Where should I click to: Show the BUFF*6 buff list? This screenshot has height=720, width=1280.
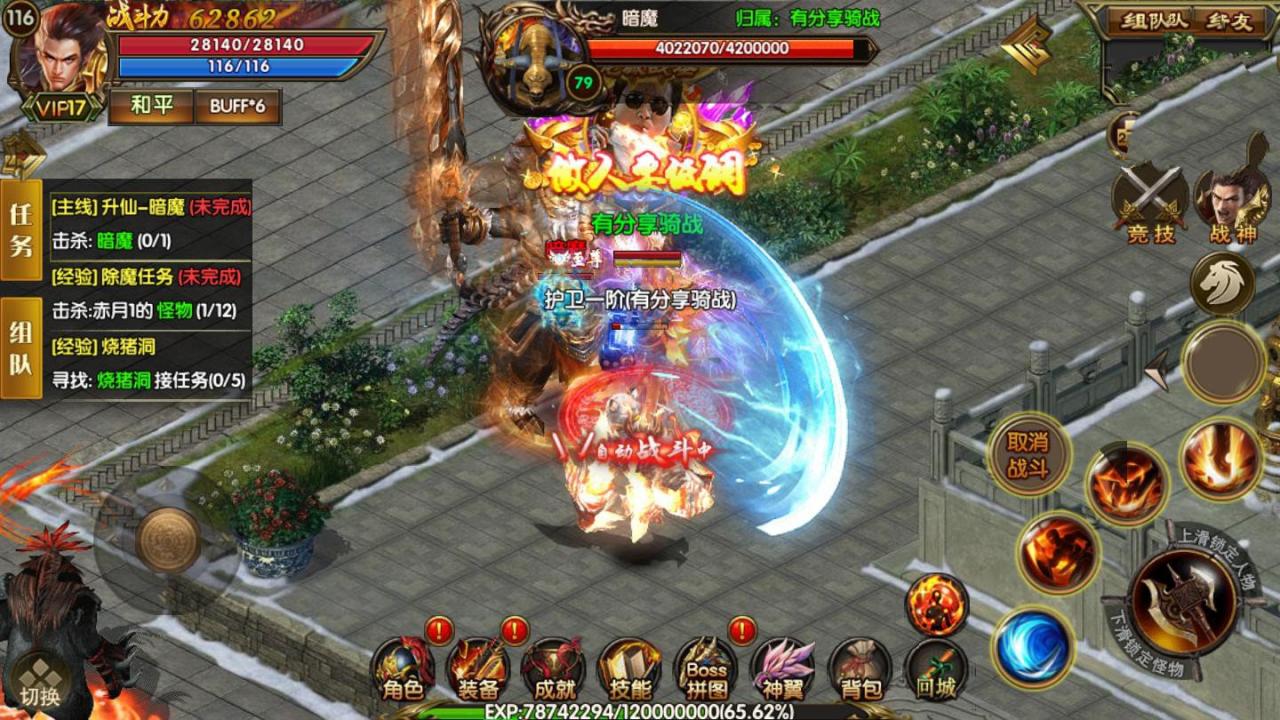tap(237, 106)
